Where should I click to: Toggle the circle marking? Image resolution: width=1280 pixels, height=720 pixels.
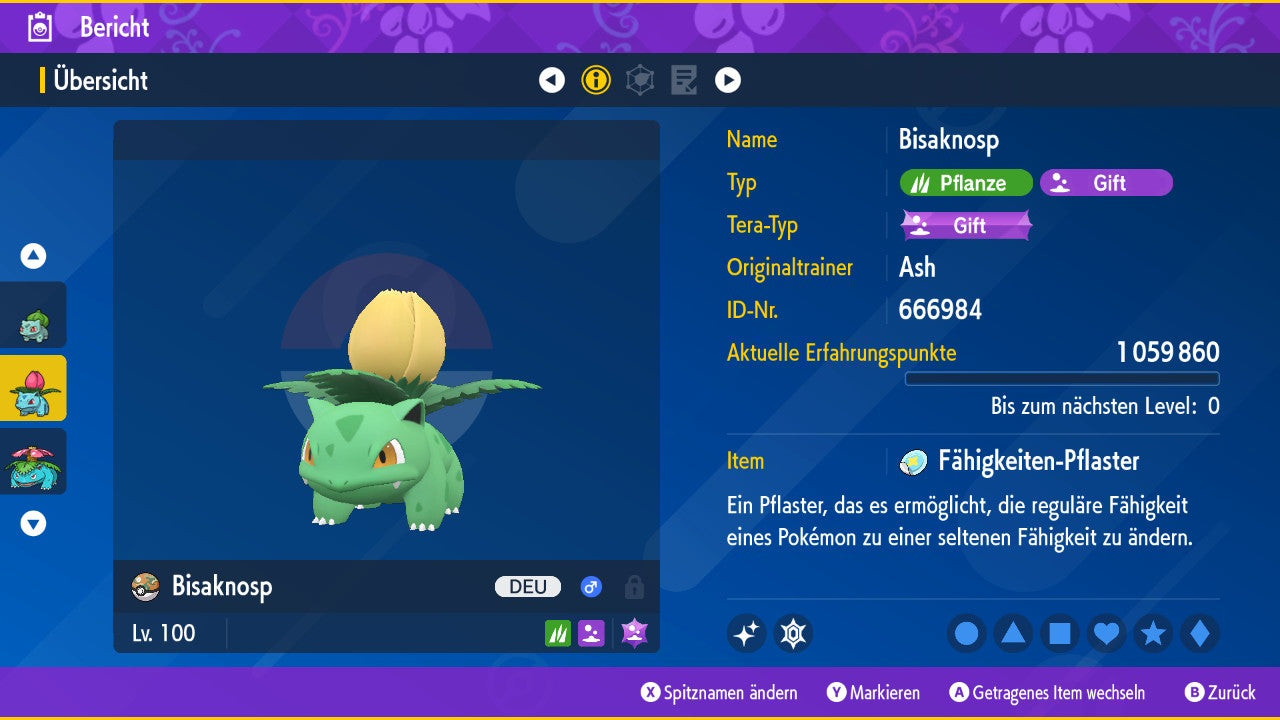pos(966,633)
